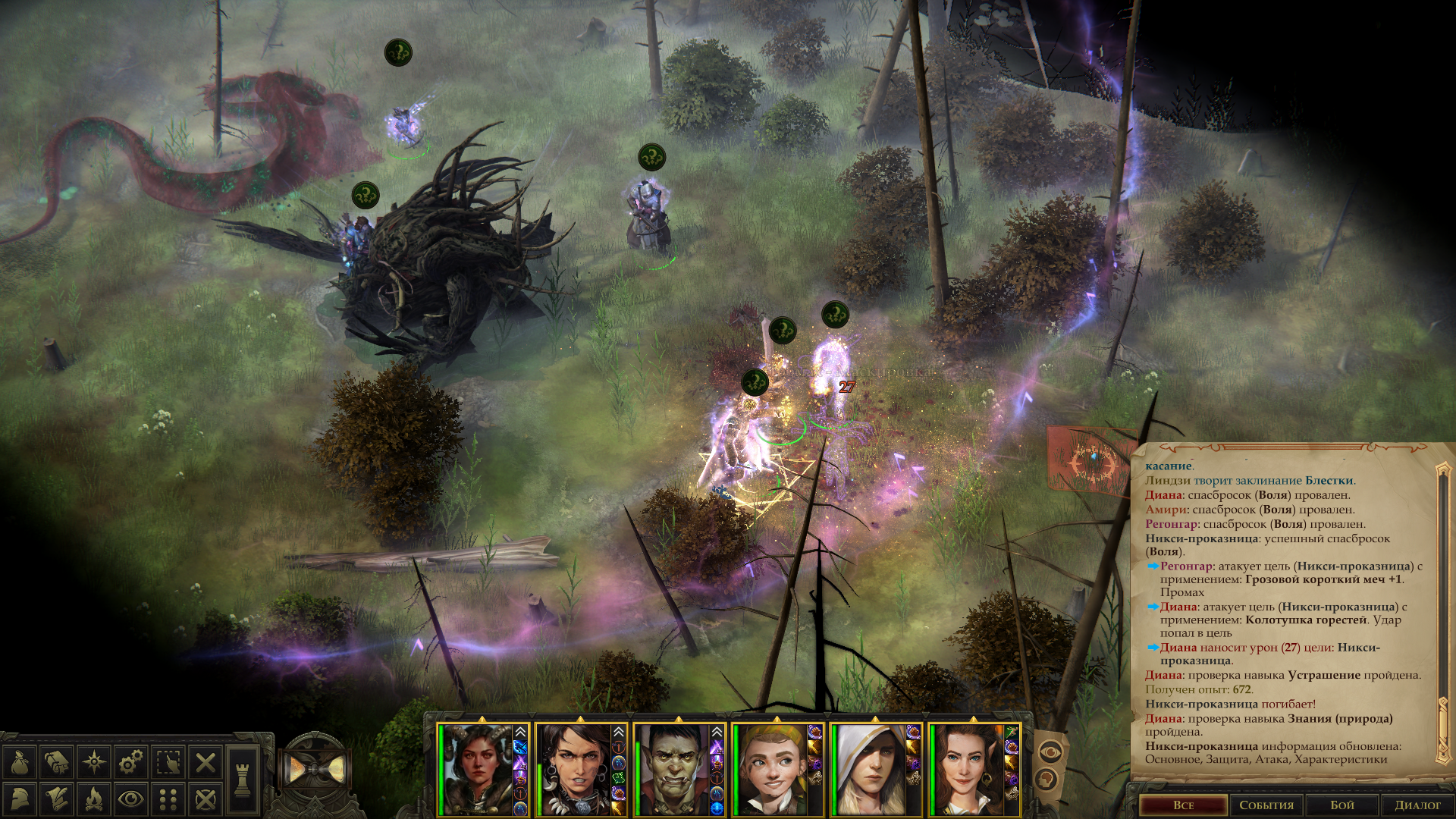The image size is (1456, 819).
Task: Open the six-dot formation icon
Action: 168,799
